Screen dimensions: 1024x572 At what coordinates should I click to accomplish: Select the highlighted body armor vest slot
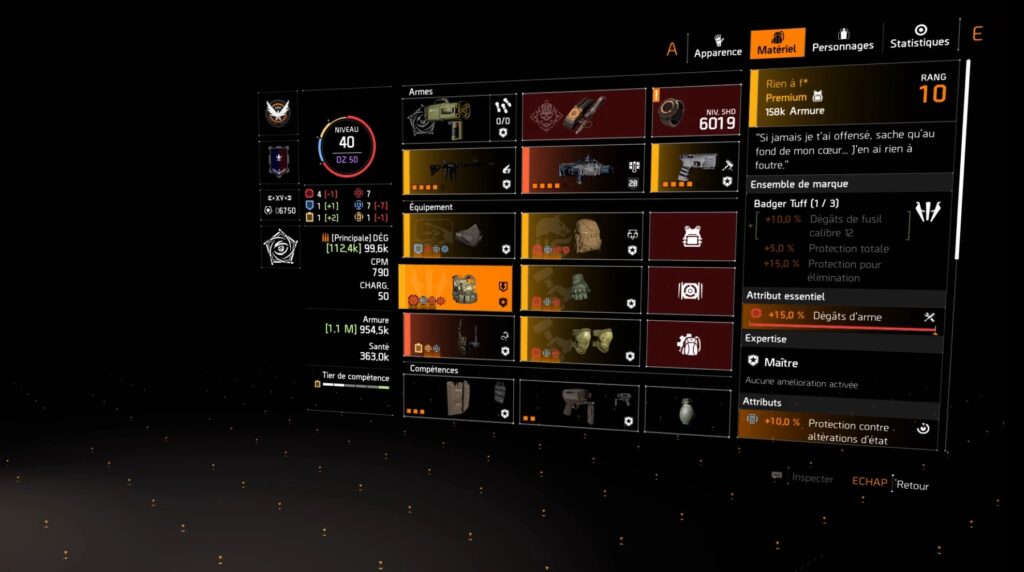click(455, 287)
